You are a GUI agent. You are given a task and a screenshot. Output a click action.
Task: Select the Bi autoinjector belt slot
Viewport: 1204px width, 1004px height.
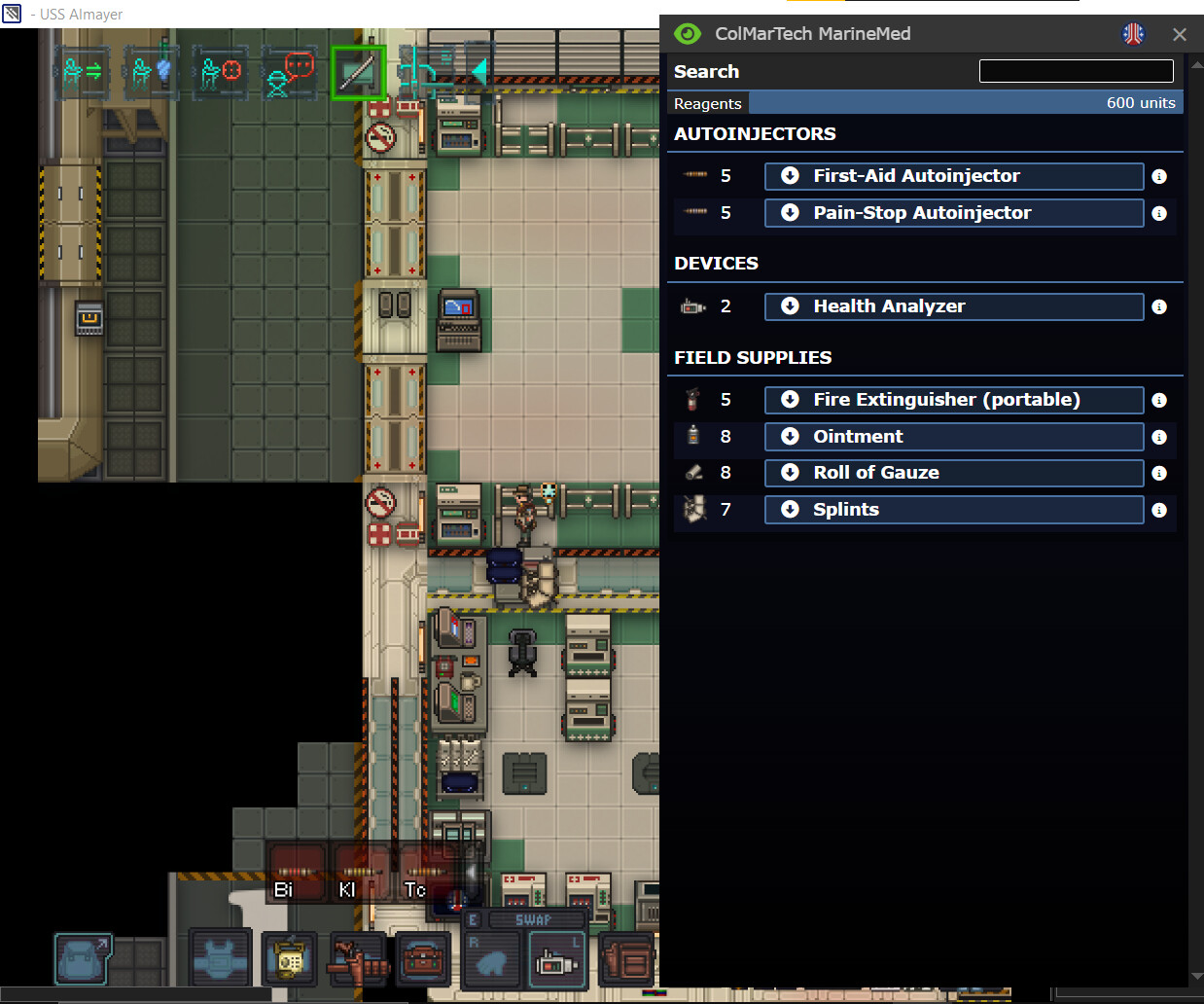pos(295,875)
